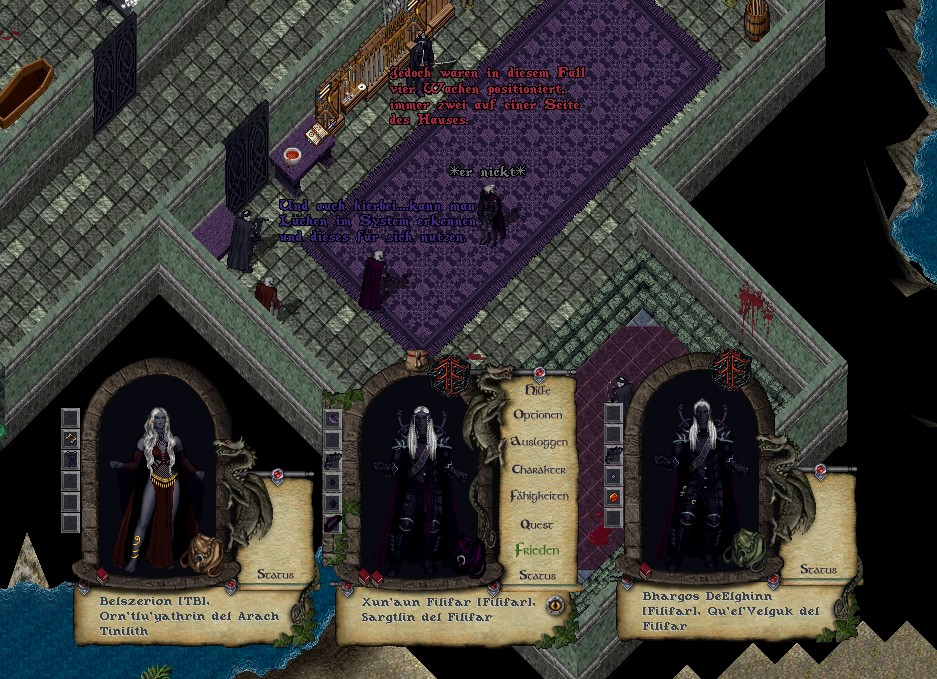Open the Hilfe menu entry
The height and width of the screenshot is (679, 937).
click(x=536, y=388)
